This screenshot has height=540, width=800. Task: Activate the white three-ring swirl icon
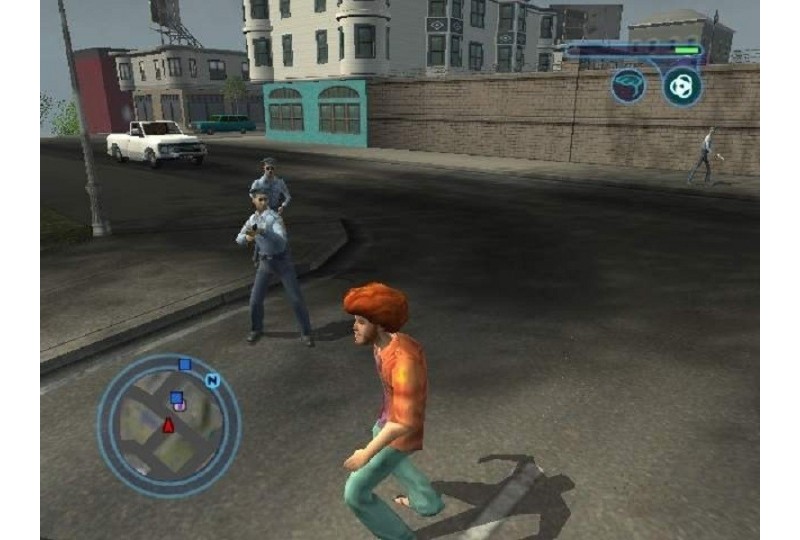[682, 86]
